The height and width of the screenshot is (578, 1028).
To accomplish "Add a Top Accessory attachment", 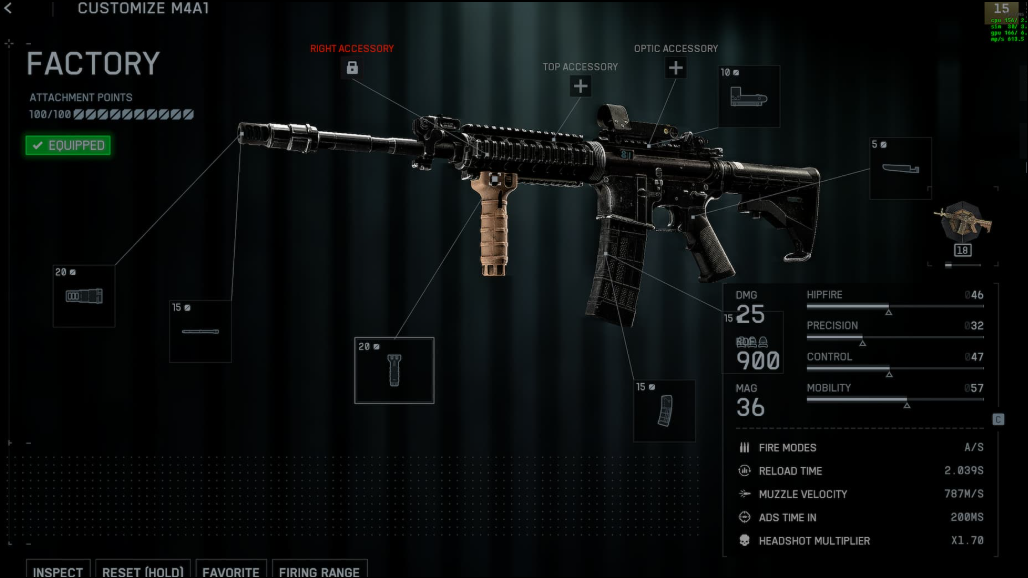I will [x=580, y=86].
